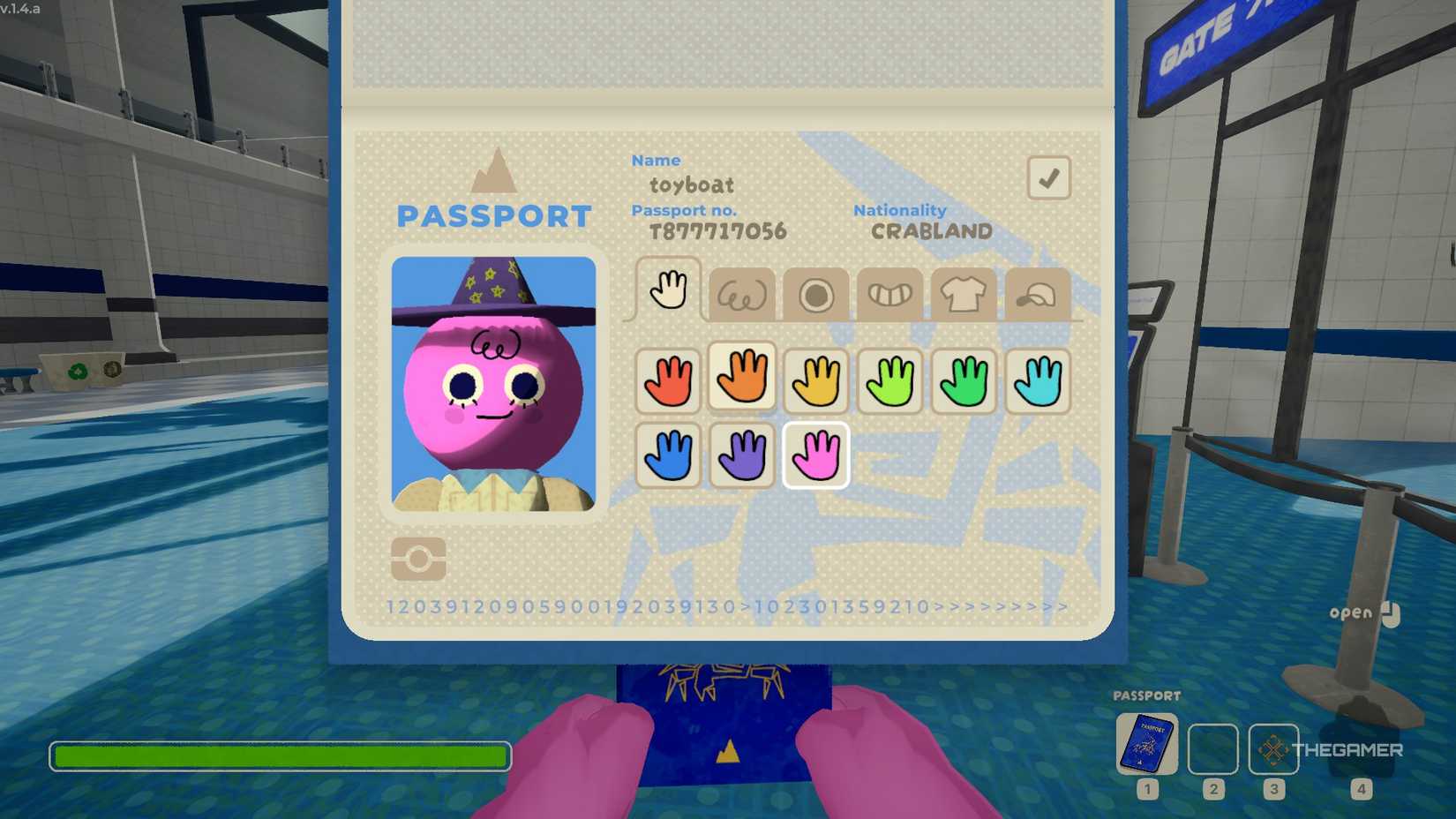Screen dimensions: 1456x819
Task: Select the curly hair customization icon
Action: 742,294
